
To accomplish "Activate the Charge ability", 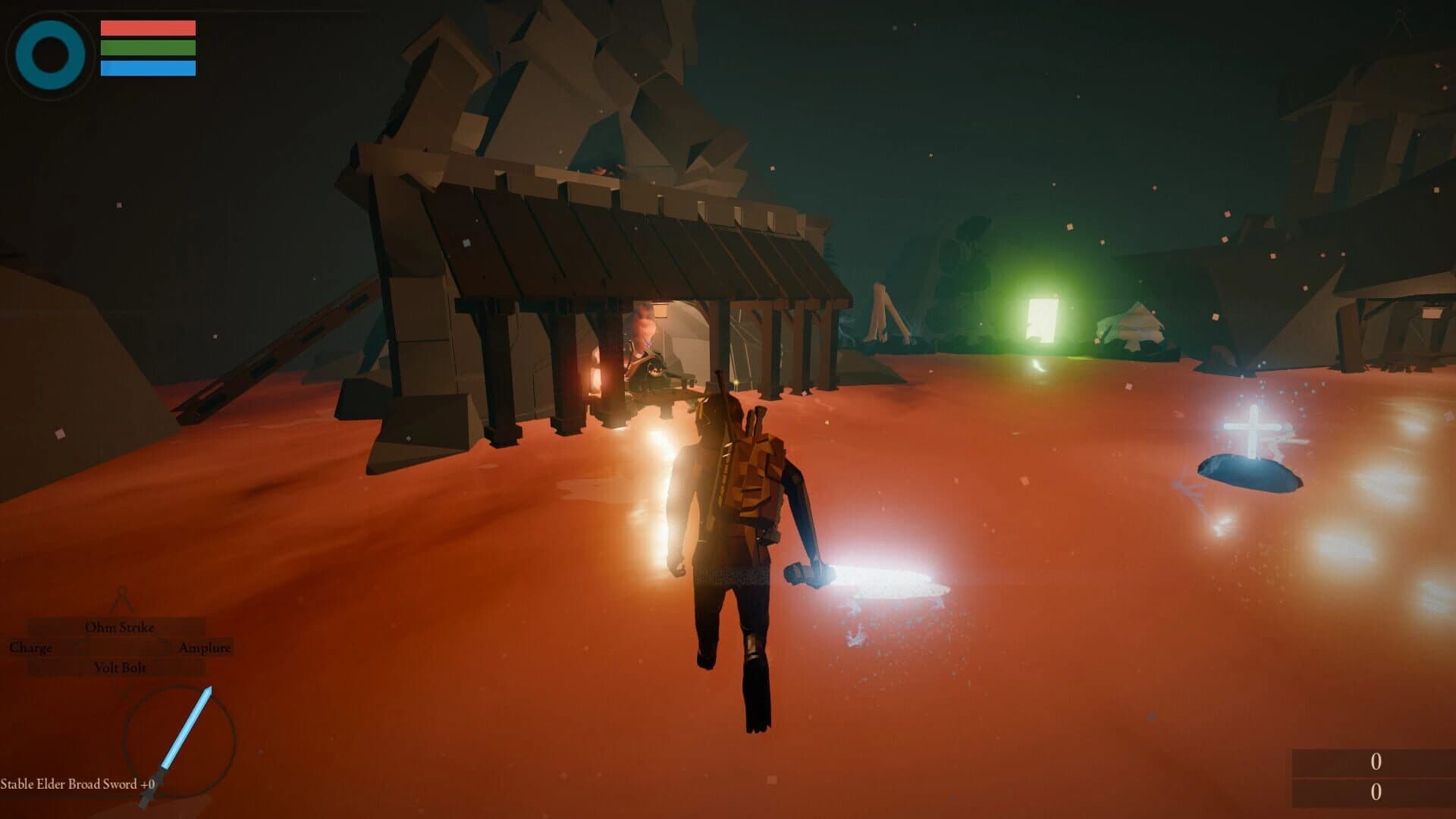I will [x=30, y=648].
